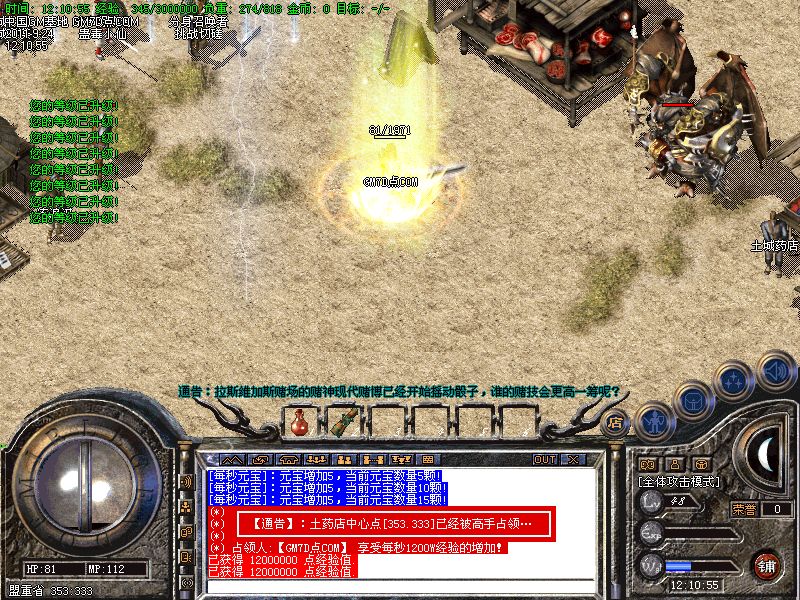Screen dimensions: 800x600
Task: Close the game with the X button
Action: [x=573, y=460]
